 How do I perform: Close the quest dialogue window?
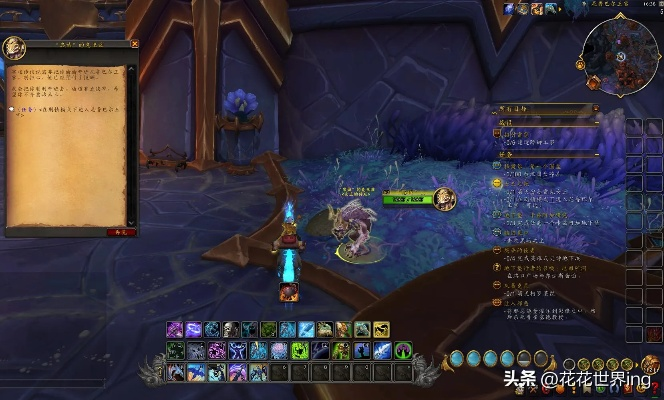pos(135,44)
